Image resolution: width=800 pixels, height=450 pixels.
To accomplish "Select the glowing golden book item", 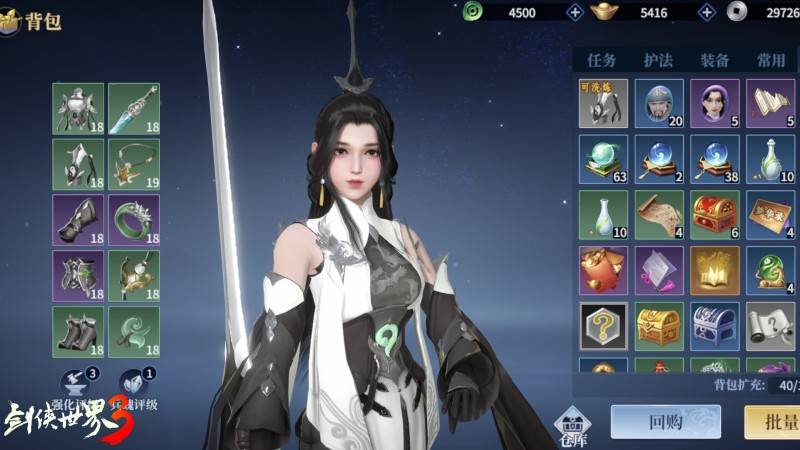I will point(715,271).
